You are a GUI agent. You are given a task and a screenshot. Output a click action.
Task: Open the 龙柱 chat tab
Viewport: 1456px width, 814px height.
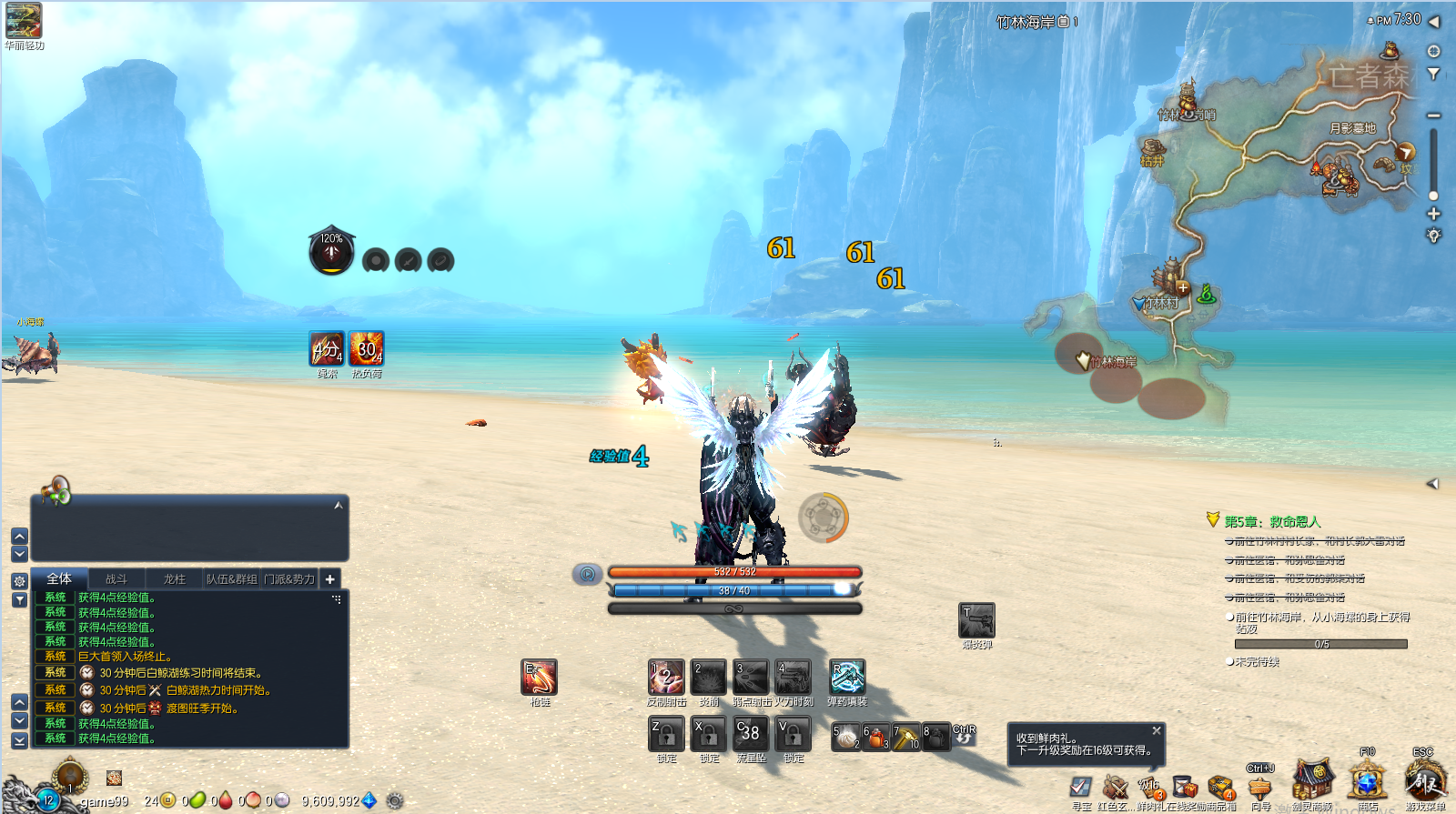click(174, 578)
